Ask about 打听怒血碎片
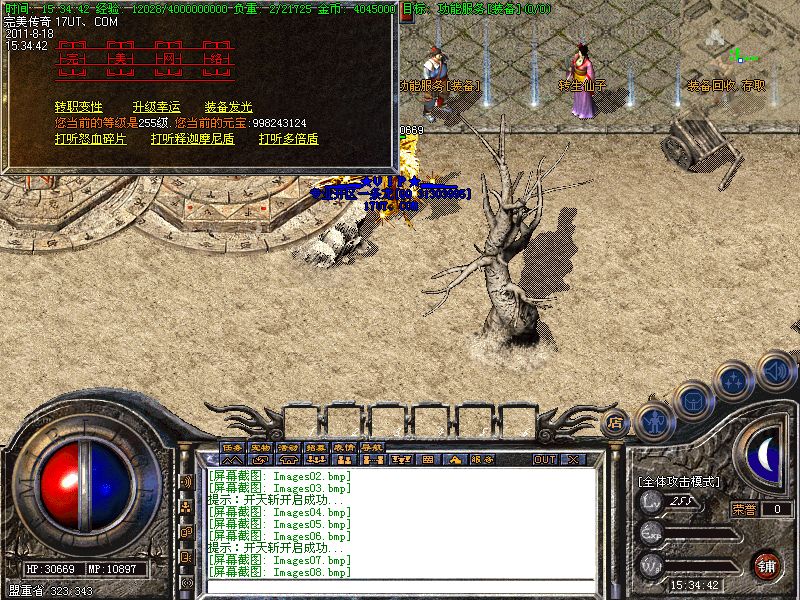 tap(91, 139)
